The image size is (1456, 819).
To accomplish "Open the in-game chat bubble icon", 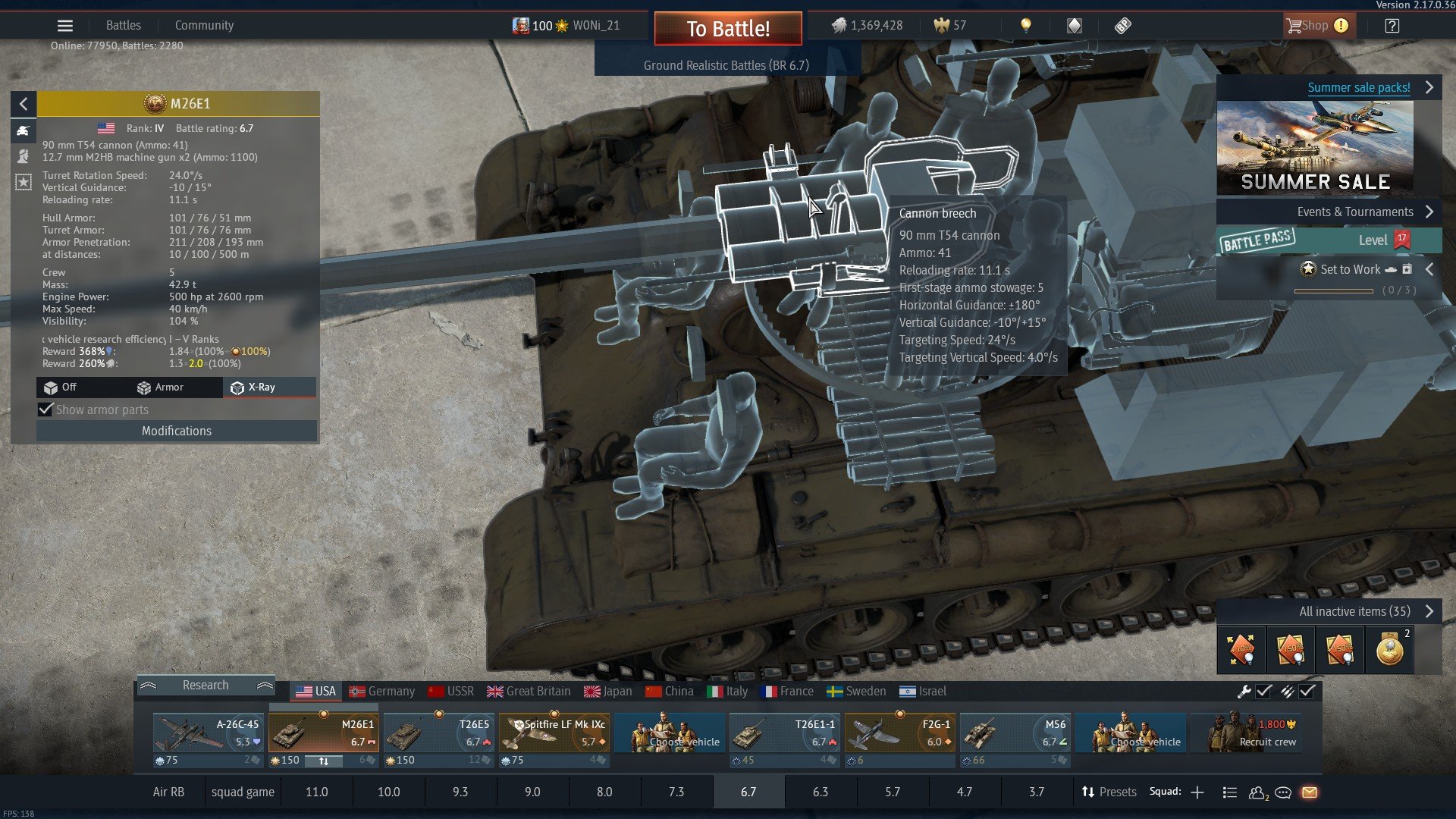I will coord(1284,792).
